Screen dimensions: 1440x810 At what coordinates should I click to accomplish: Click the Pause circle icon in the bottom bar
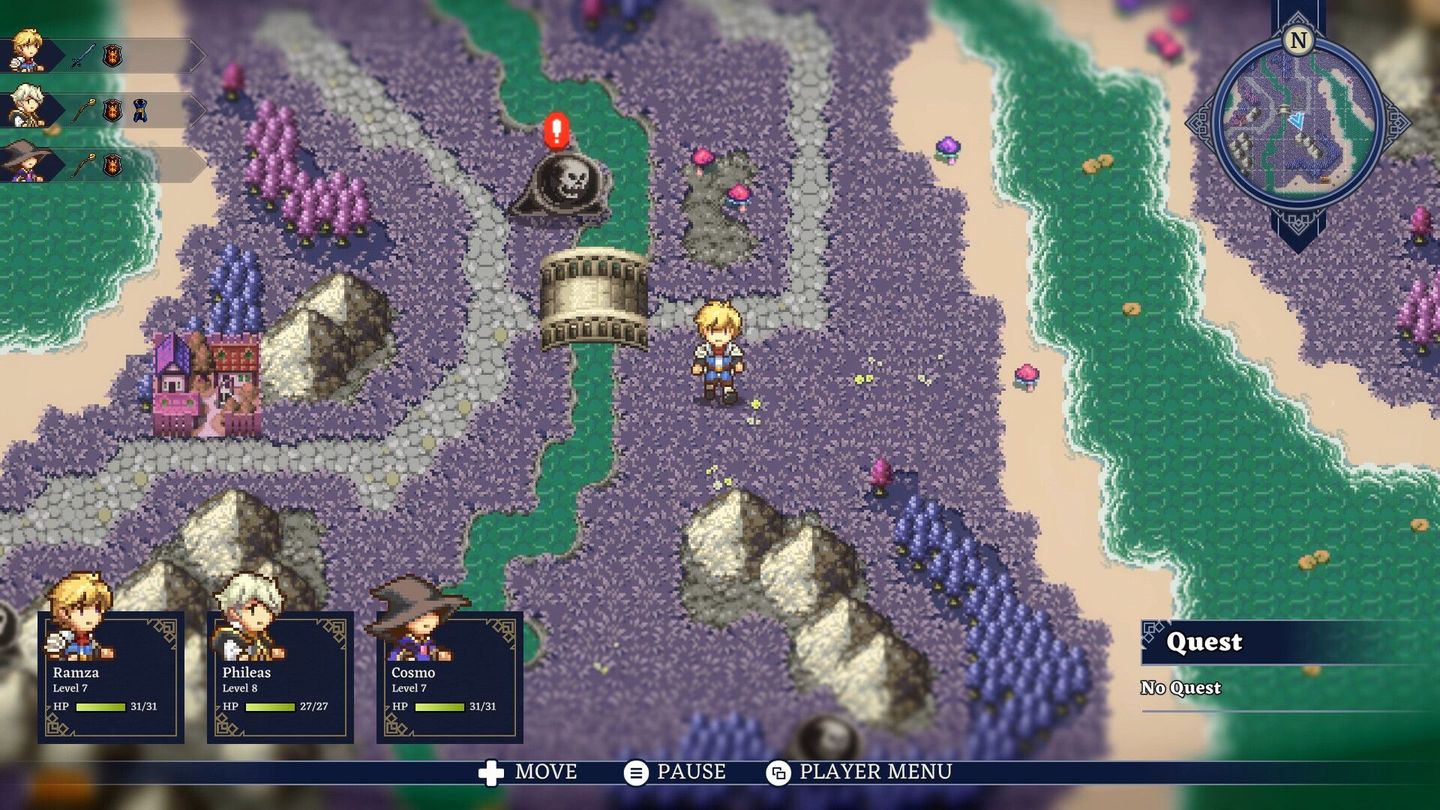(637, 772)
